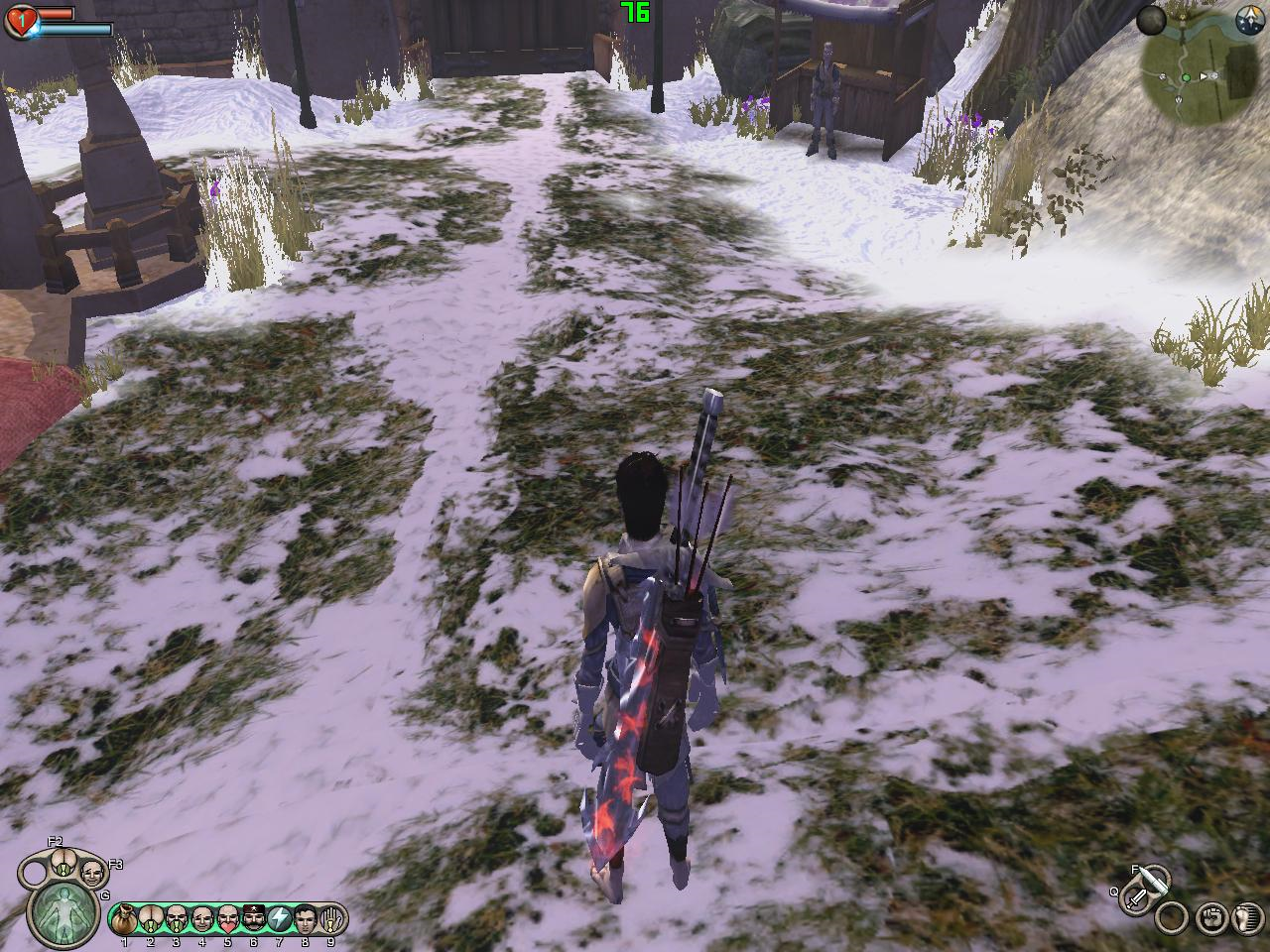Click the dark moon orb beside minimap
This screenshot has height=952, width=1270.
pos(1151,19)
